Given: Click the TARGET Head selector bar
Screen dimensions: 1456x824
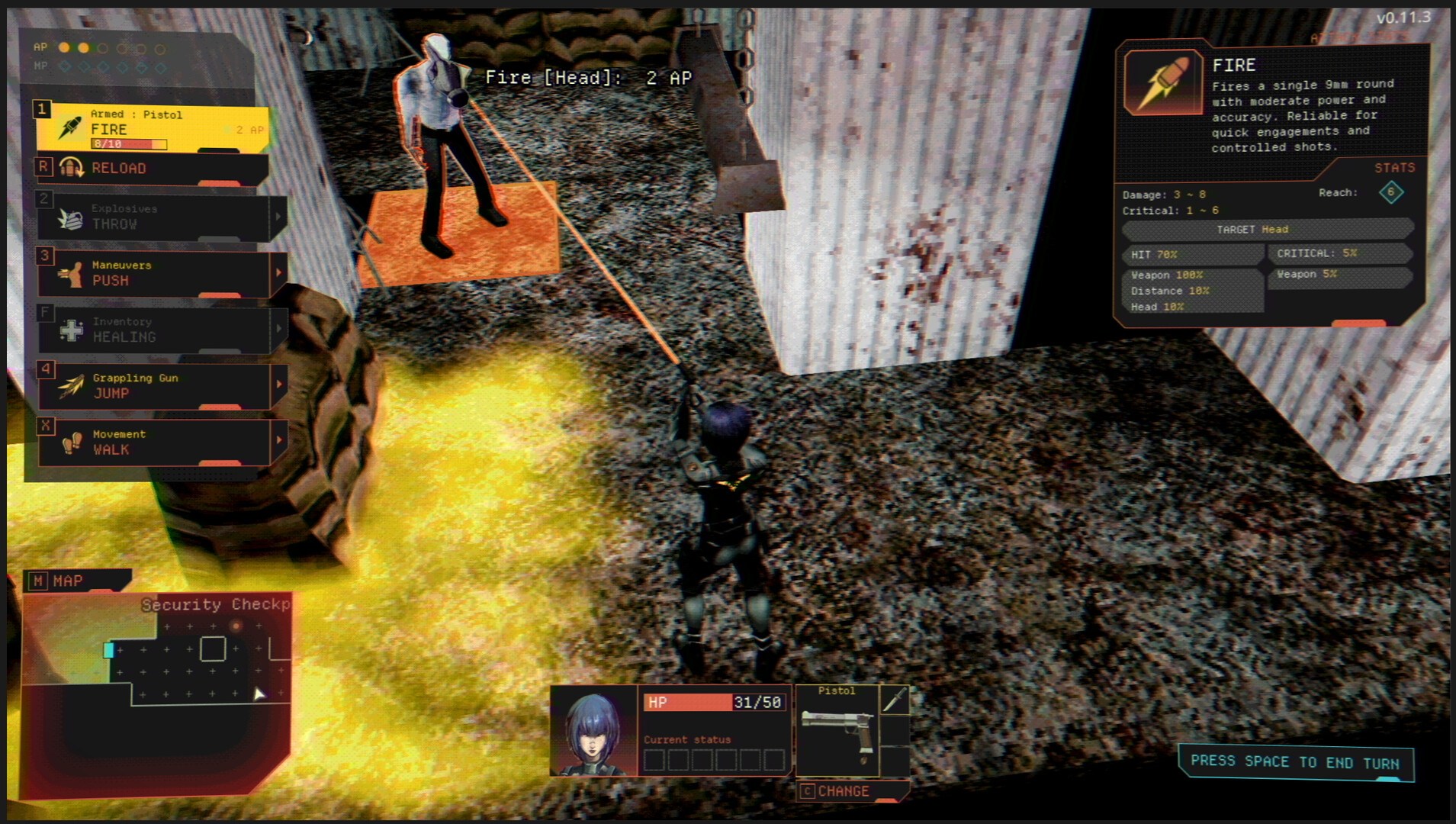Looking at the screenshot, I should [1266, 229].
